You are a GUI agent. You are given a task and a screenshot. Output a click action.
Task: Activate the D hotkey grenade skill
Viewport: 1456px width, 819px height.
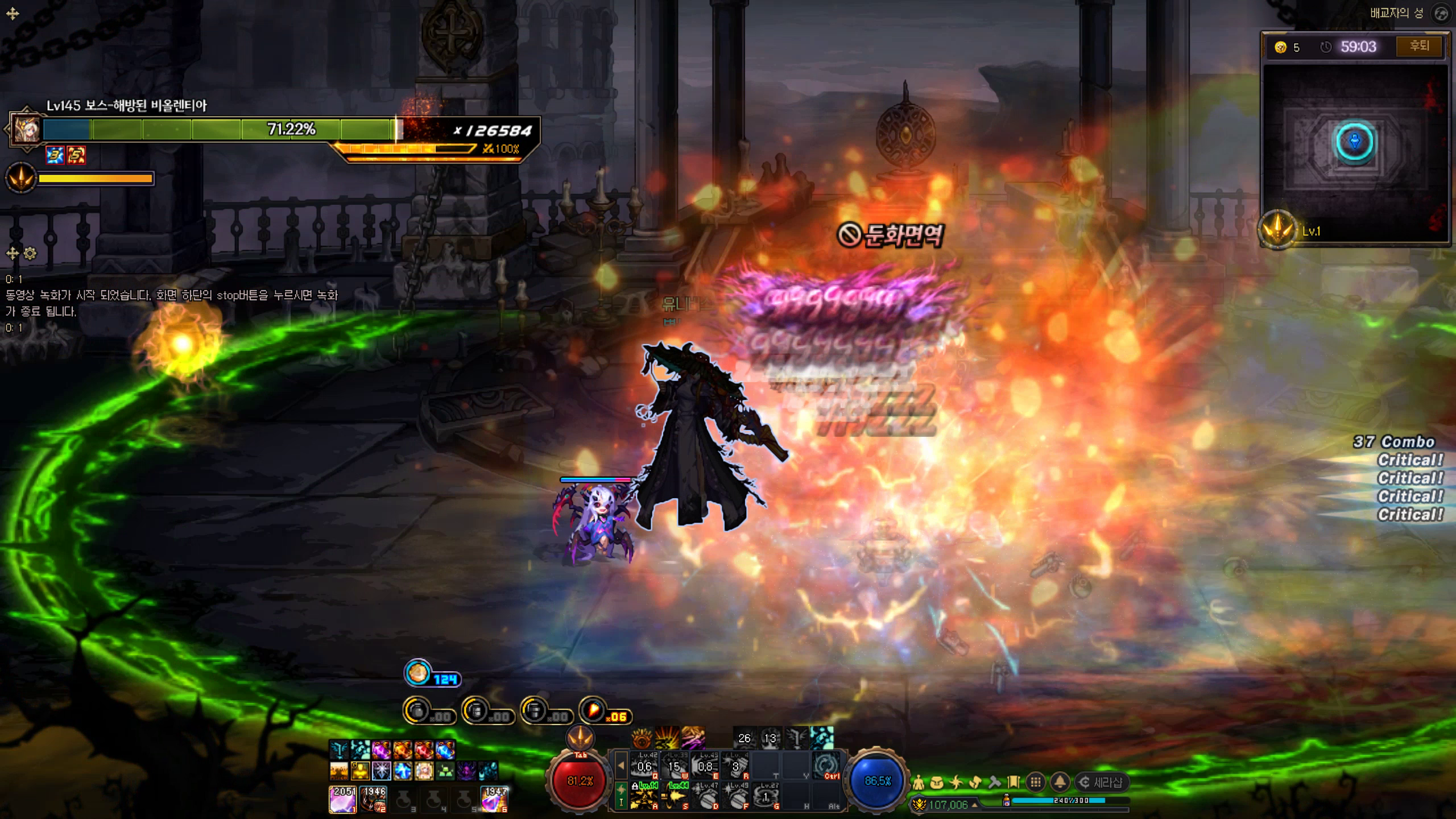pyautogui.click(x=705, y=796)
